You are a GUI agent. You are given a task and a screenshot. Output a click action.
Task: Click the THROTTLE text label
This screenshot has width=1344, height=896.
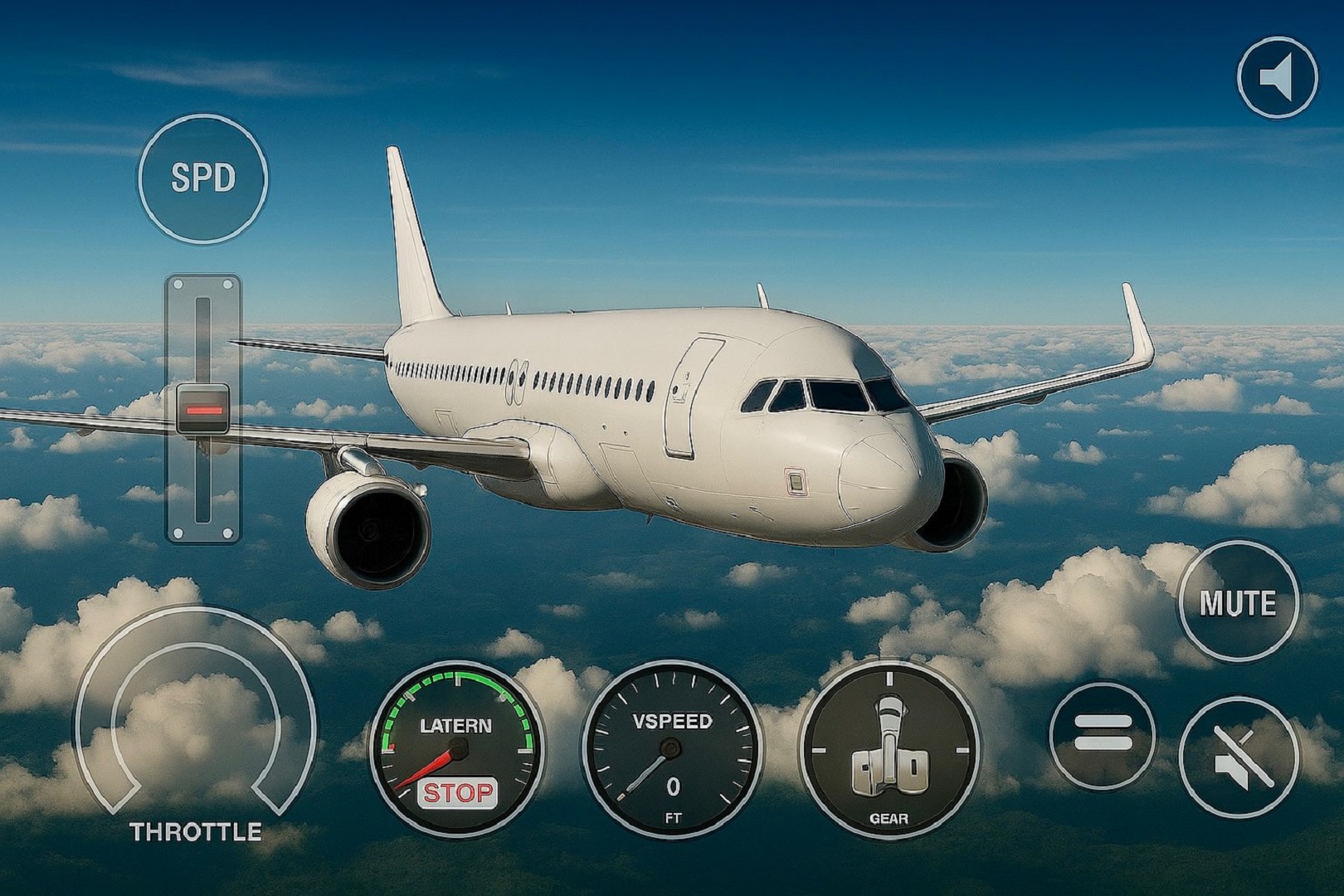pos(196,830)
